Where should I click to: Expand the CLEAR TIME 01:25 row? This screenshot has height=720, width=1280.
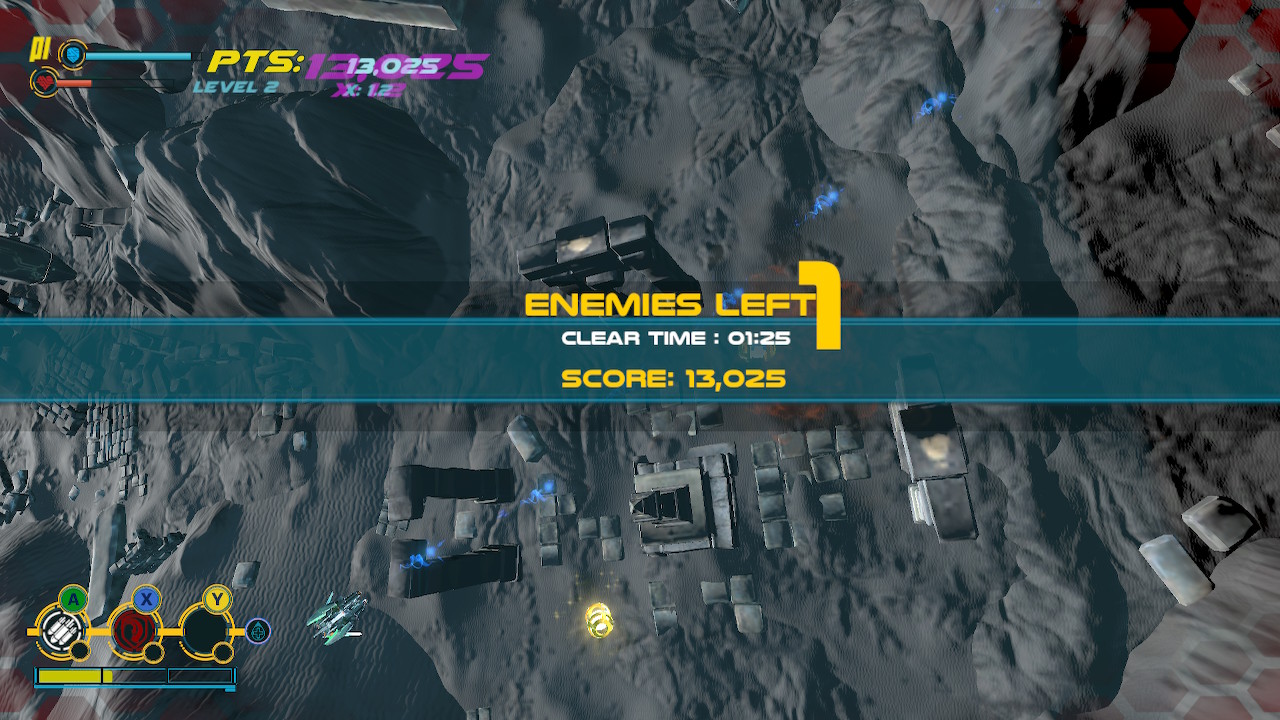click(676, 338)
